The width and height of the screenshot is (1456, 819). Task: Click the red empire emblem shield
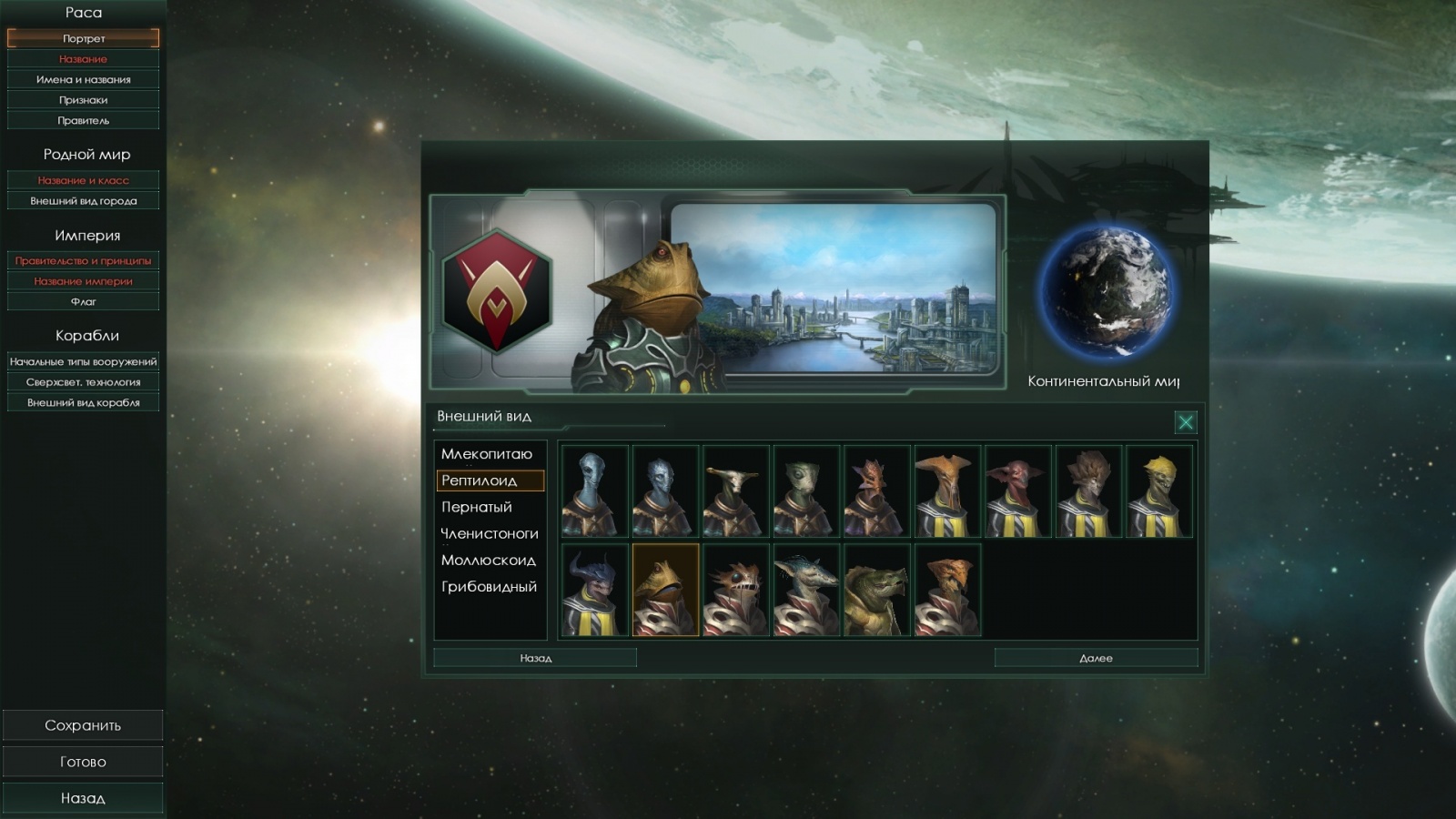[498, 293]
